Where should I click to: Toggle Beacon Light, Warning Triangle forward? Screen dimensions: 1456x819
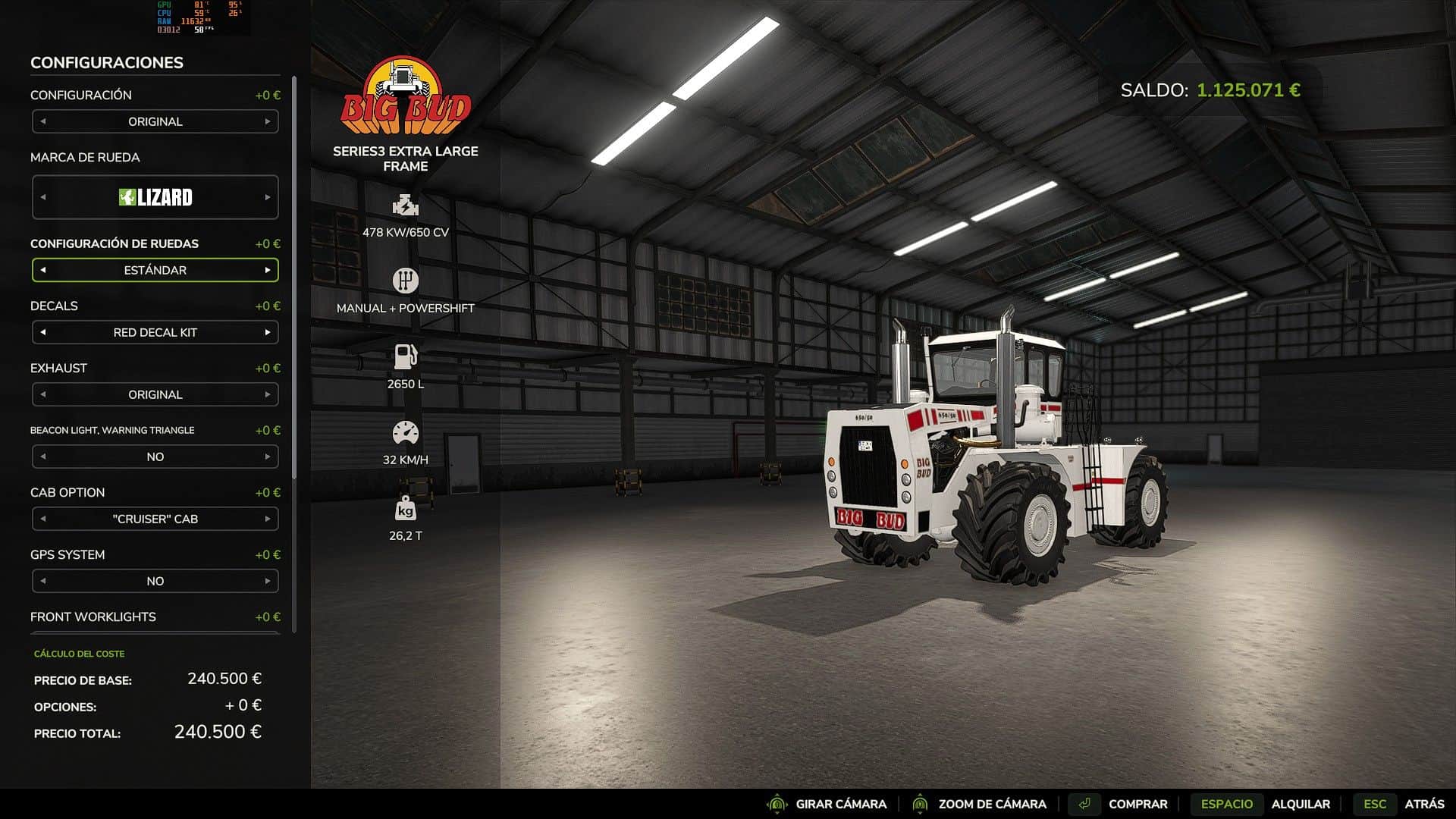pyautogui.click(x=268, y=457)
